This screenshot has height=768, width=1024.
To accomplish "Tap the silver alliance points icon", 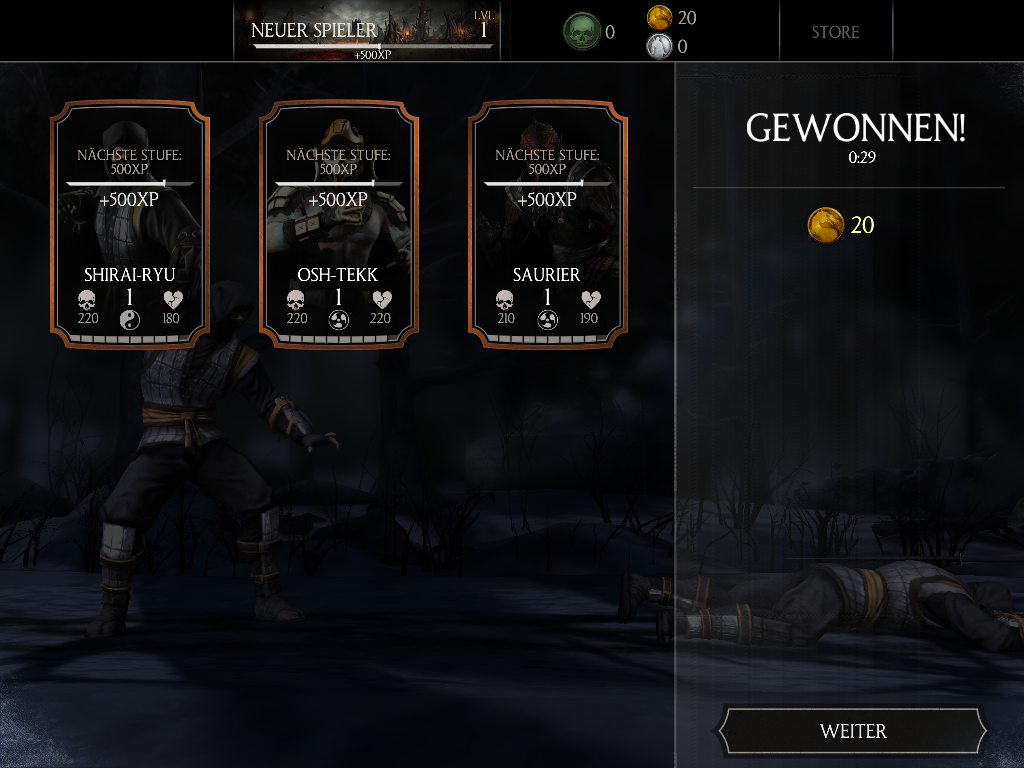I will (x=659, y=46).
